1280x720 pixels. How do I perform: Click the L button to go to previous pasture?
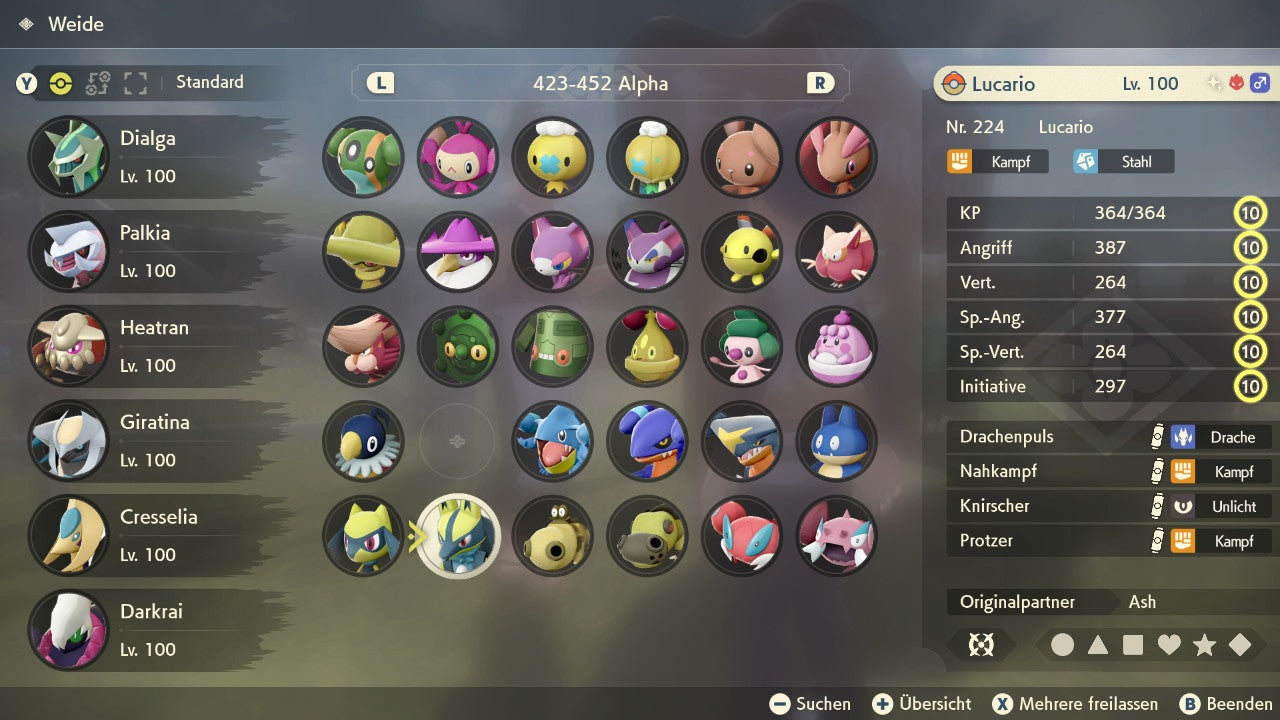tap(379, 84)
